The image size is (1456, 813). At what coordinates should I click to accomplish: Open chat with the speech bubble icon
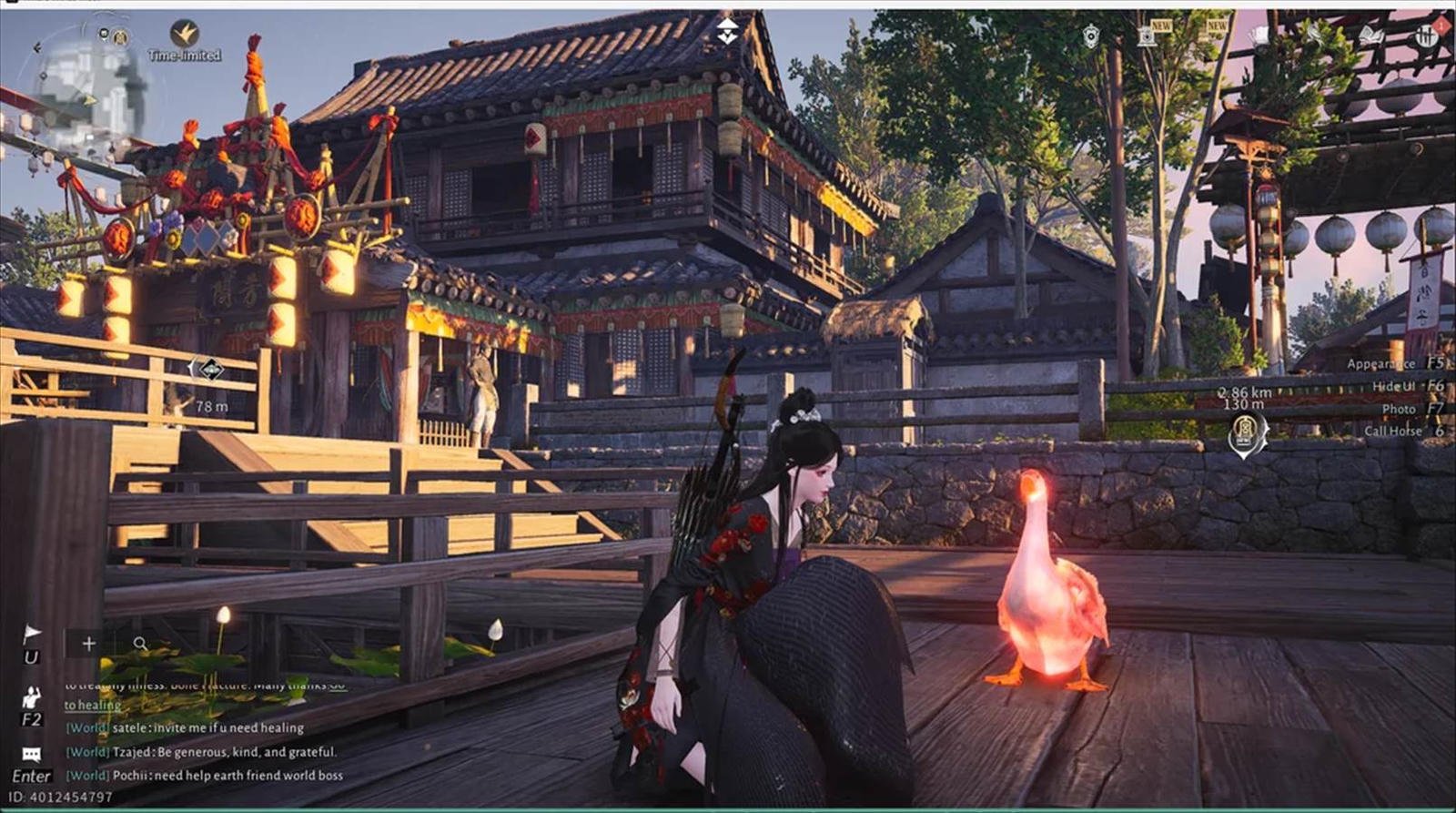(32, 755)
